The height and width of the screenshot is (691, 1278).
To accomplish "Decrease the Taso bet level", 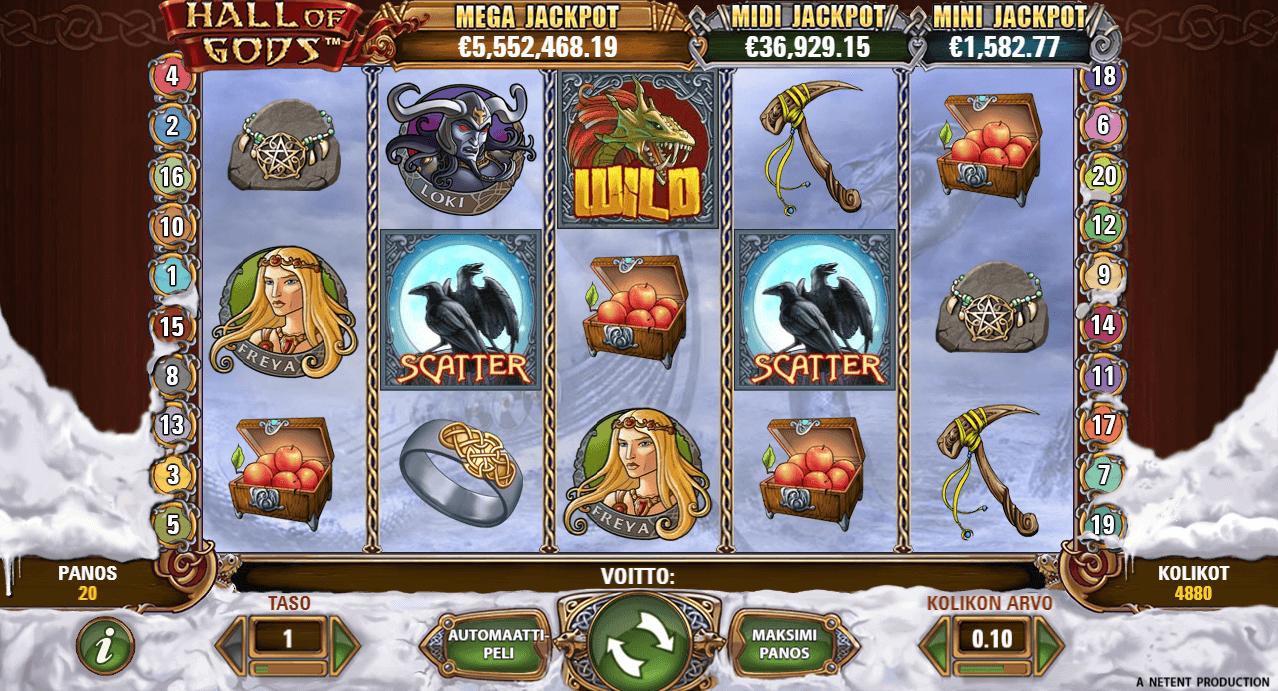I will [x=233, y=639].
